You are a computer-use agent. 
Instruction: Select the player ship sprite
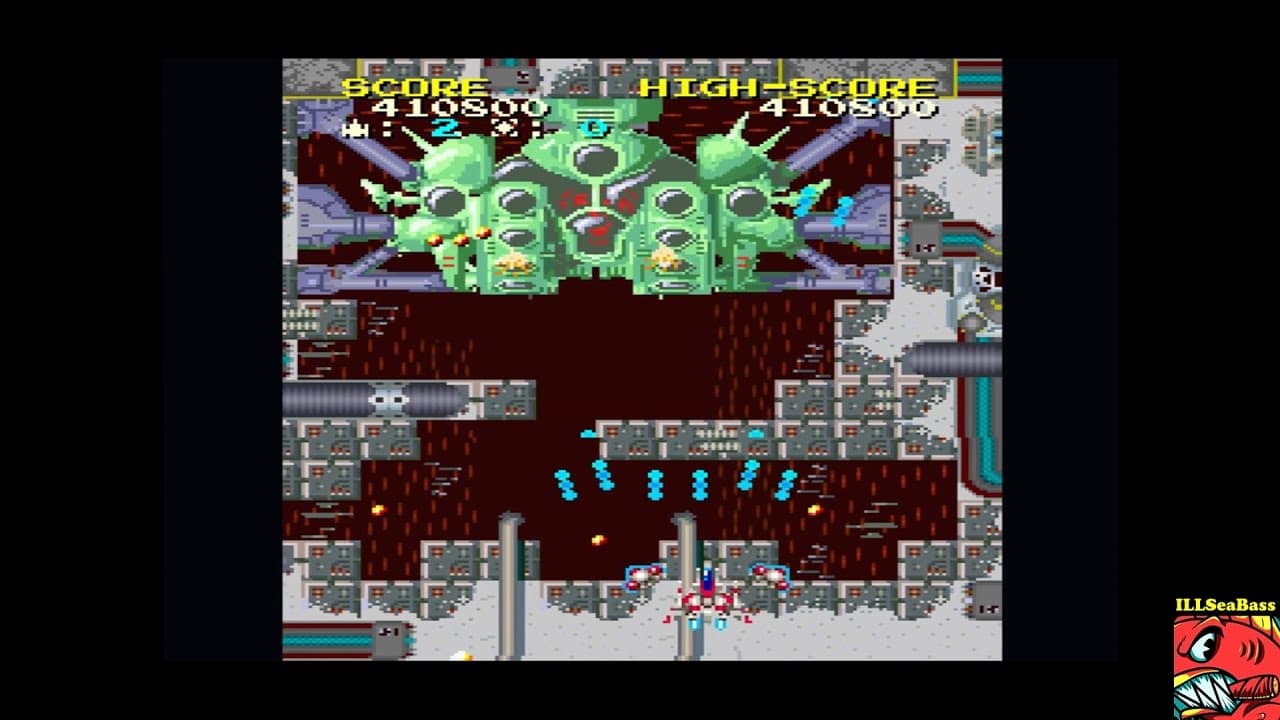pyautogui.click(x=709, y=600)
